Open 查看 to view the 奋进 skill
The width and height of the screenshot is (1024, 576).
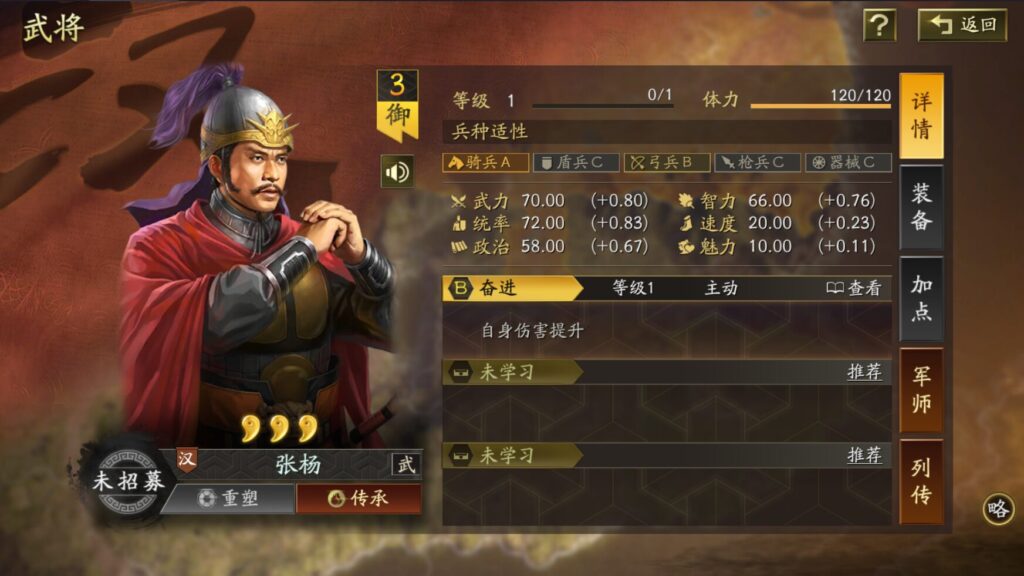point(854,288)
